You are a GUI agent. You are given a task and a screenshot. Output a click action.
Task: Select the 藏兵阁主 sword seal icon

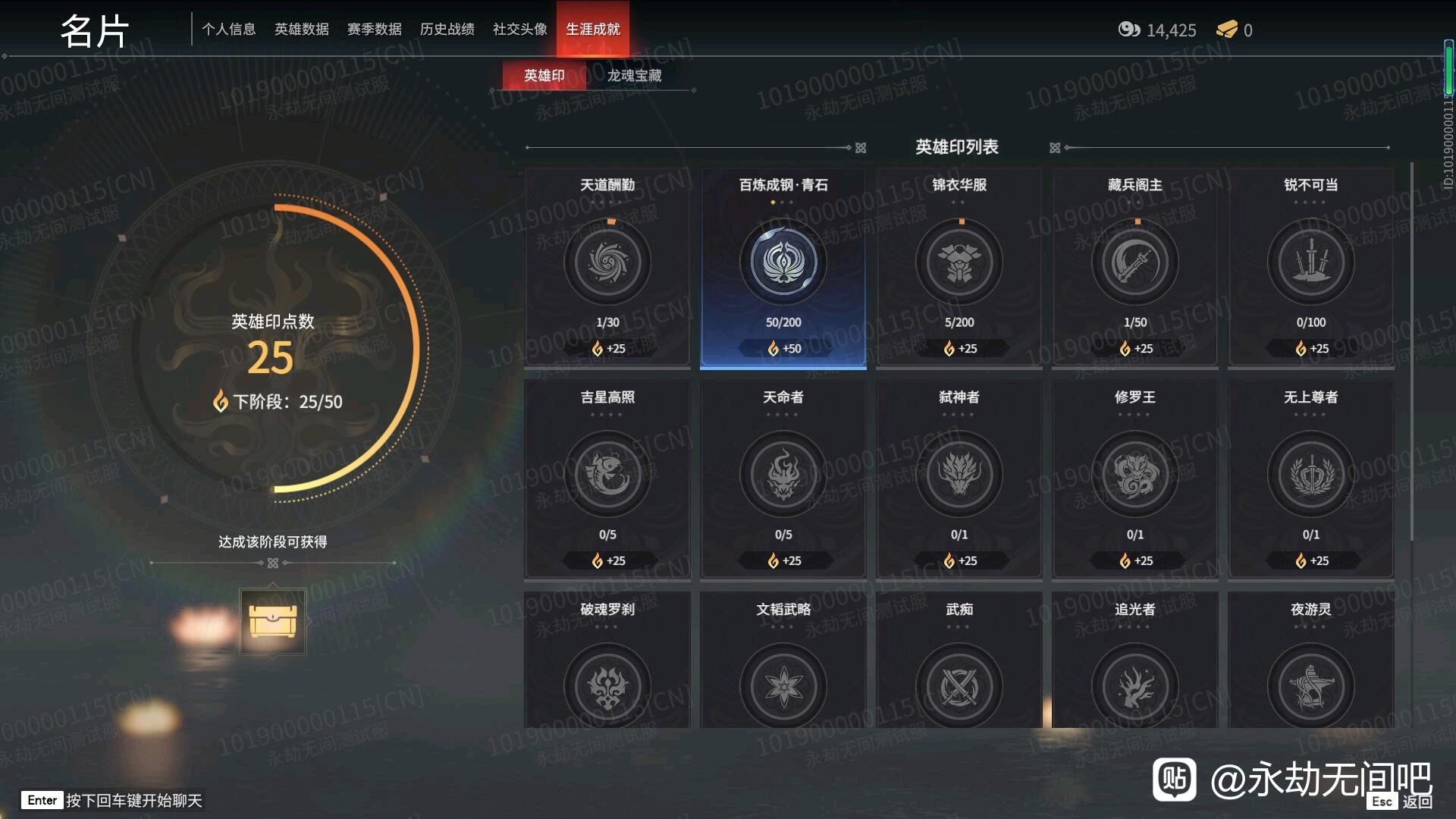[1134, 261]
